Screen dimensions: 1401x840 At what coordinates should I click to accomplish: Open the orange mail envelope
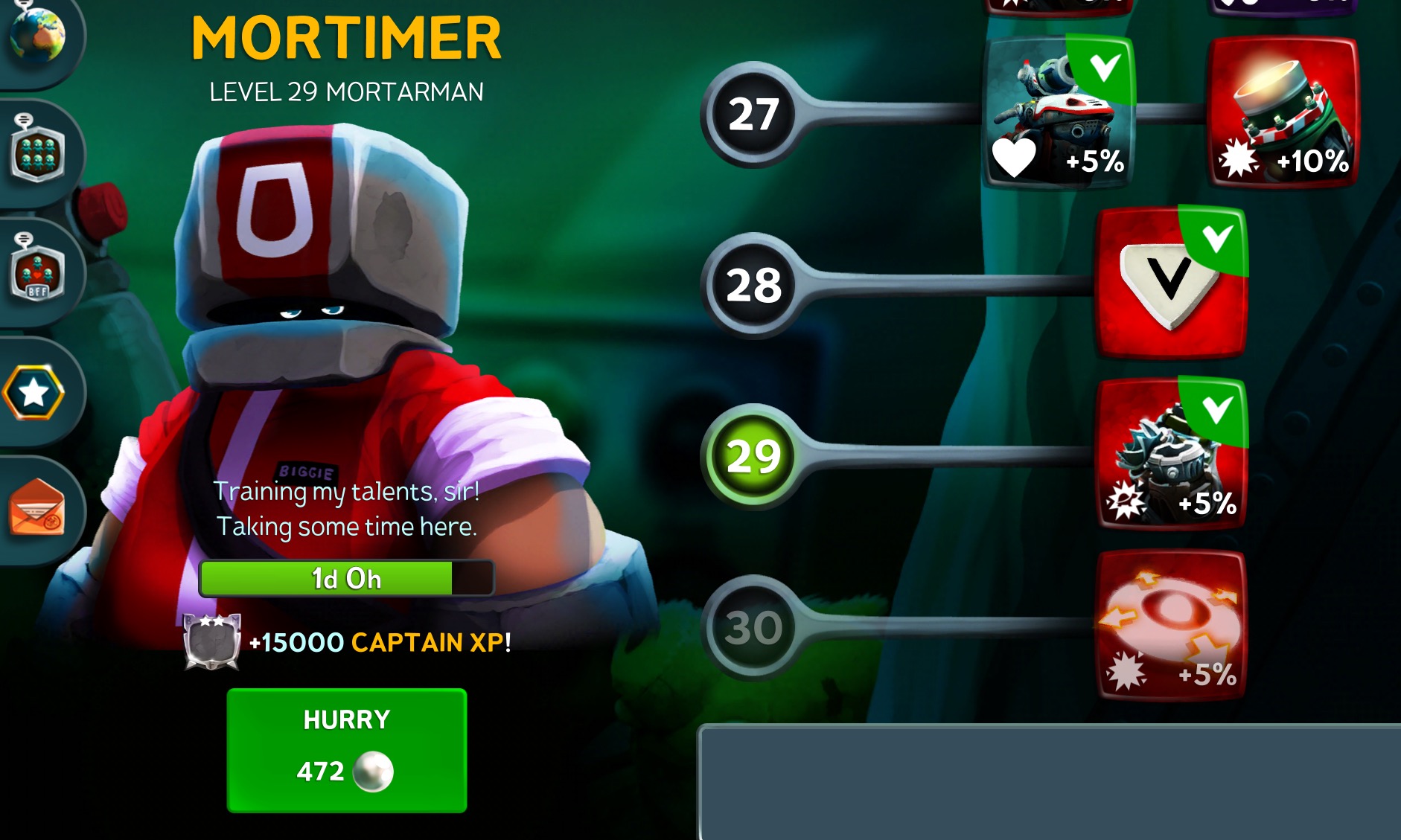37,510
